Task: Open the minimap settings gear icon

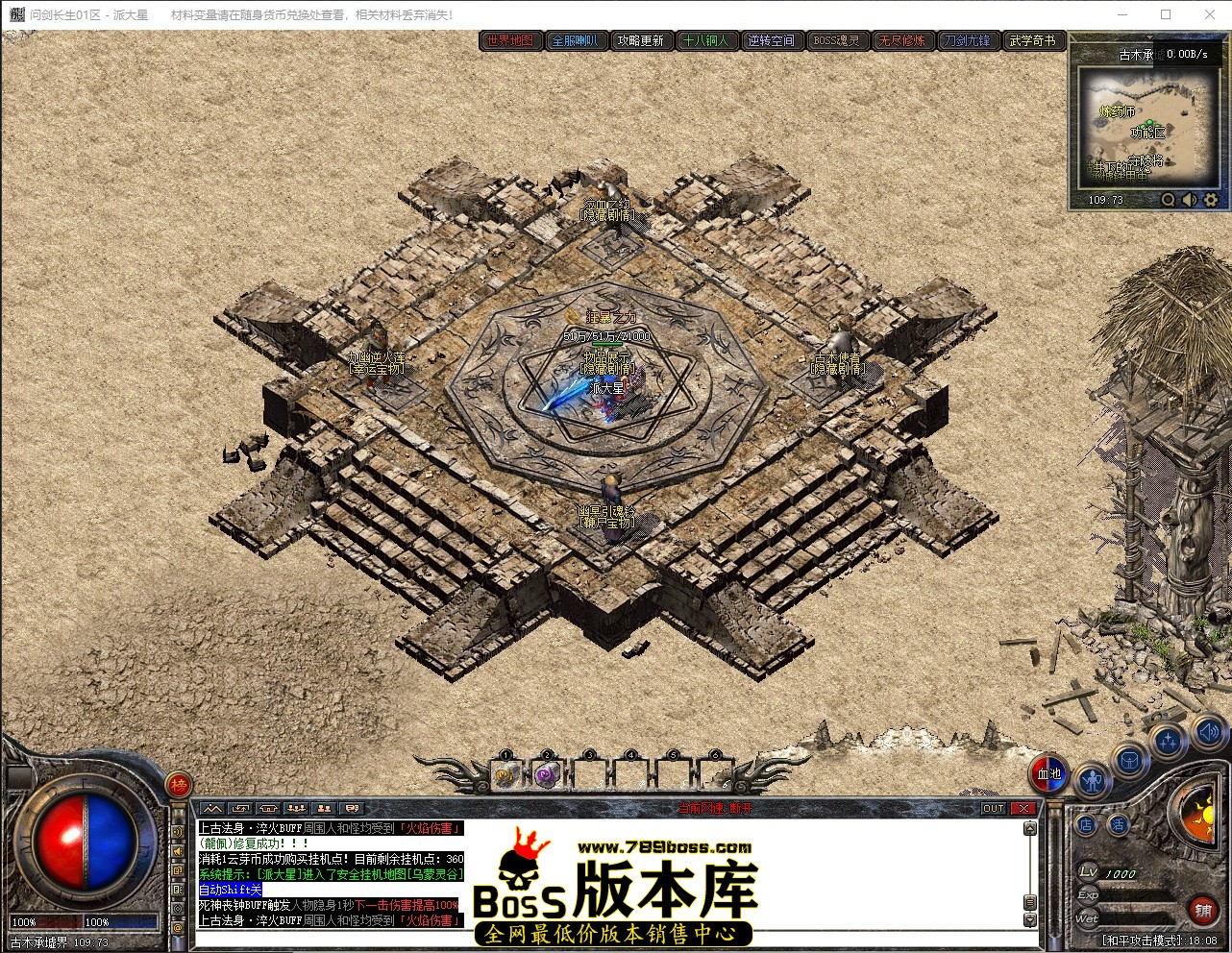Action: (x=1210, y=200)
